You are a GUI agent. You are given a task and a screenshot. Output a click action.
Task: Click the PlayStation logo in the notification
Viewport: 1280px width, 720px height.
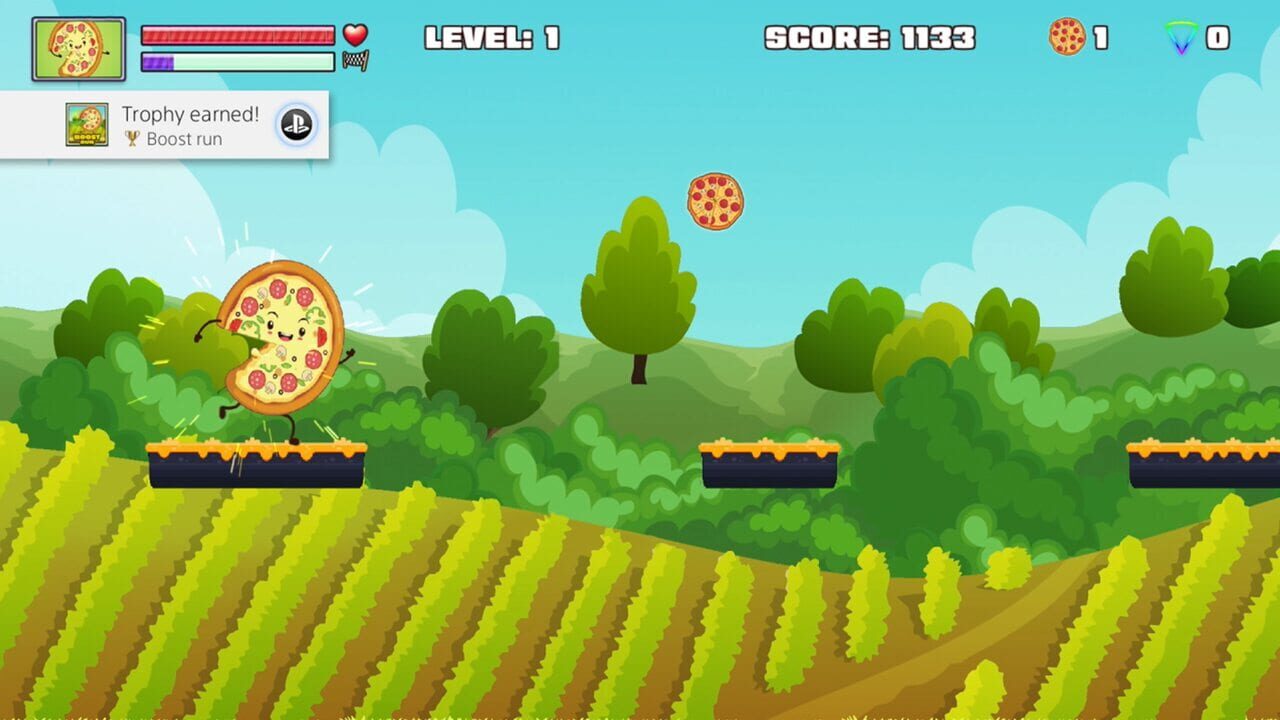coord(295,124)
